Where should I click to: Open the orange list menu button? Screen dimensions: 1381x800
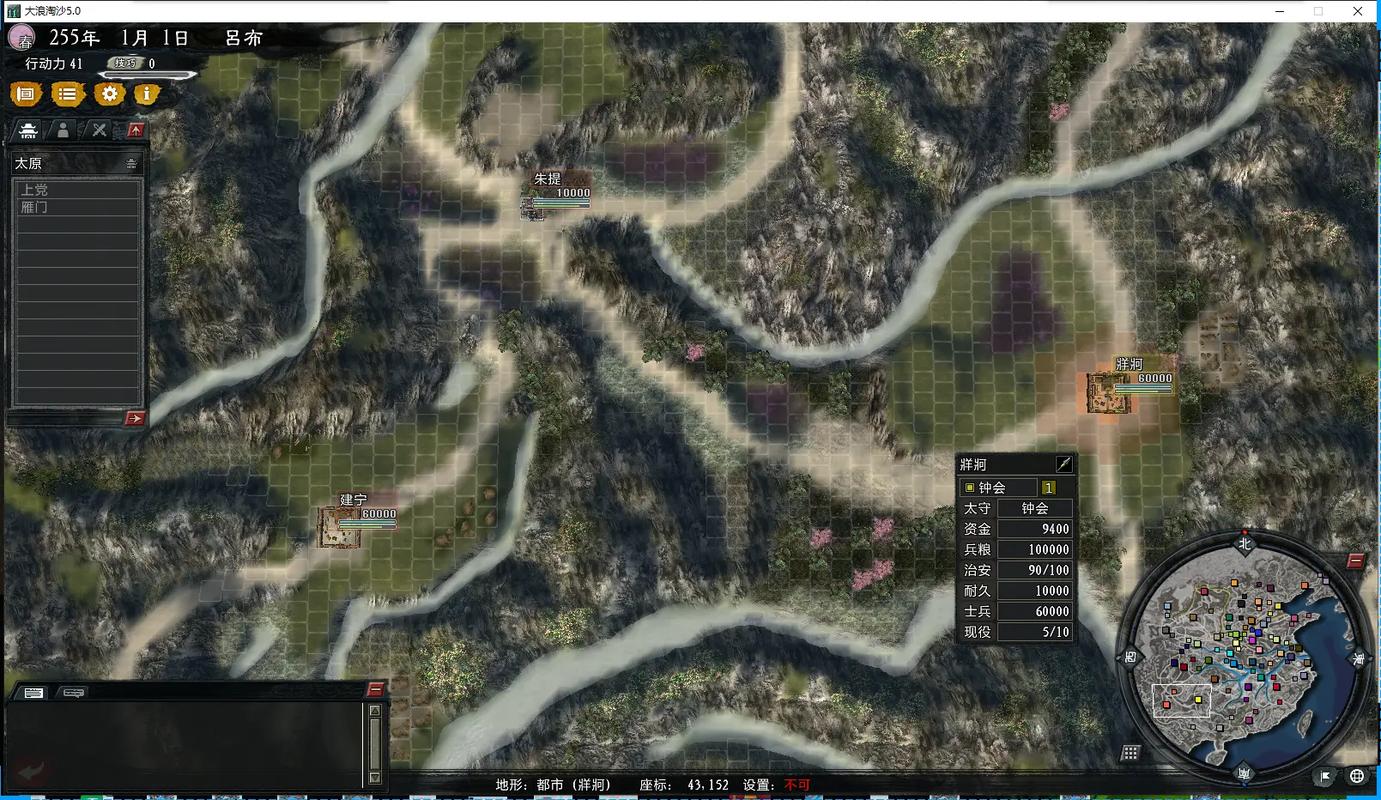[x=67, y=94]
